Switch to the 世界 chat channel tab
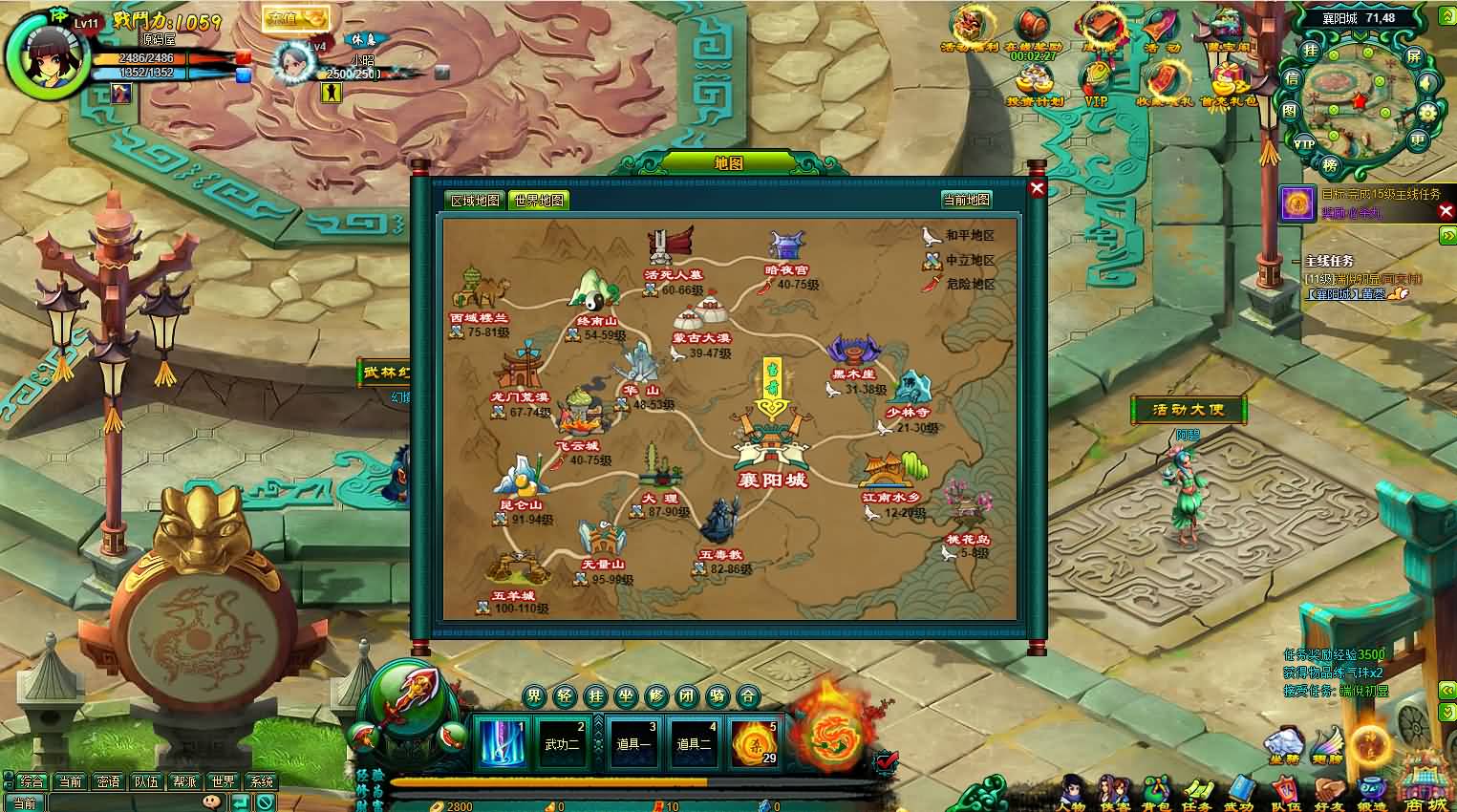1457x812 pixels. click(x=224, y=780)
